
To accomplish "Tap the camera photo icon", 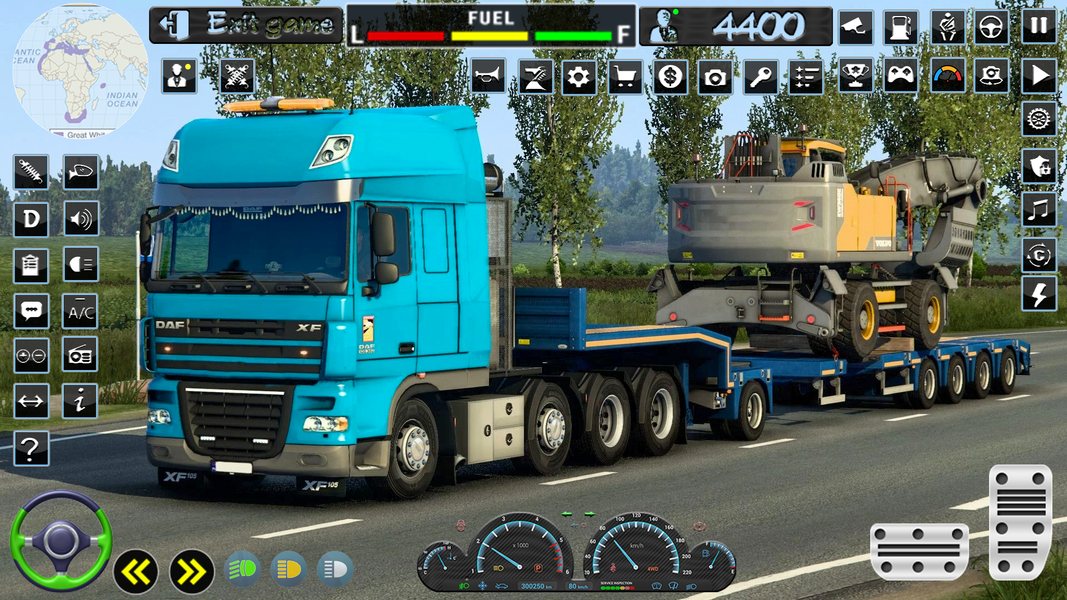I will click(715, 76).
